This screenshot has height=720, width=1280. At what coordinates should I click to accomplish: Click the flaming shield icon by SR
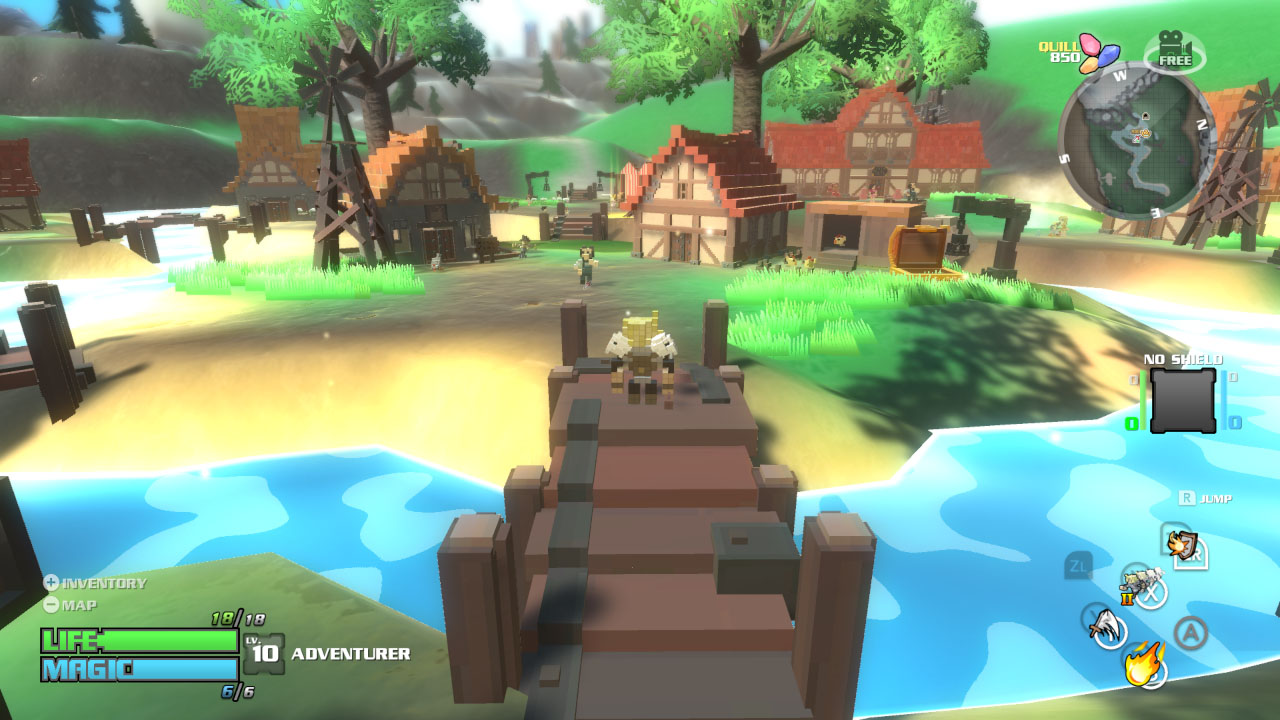pos(1181,545)
